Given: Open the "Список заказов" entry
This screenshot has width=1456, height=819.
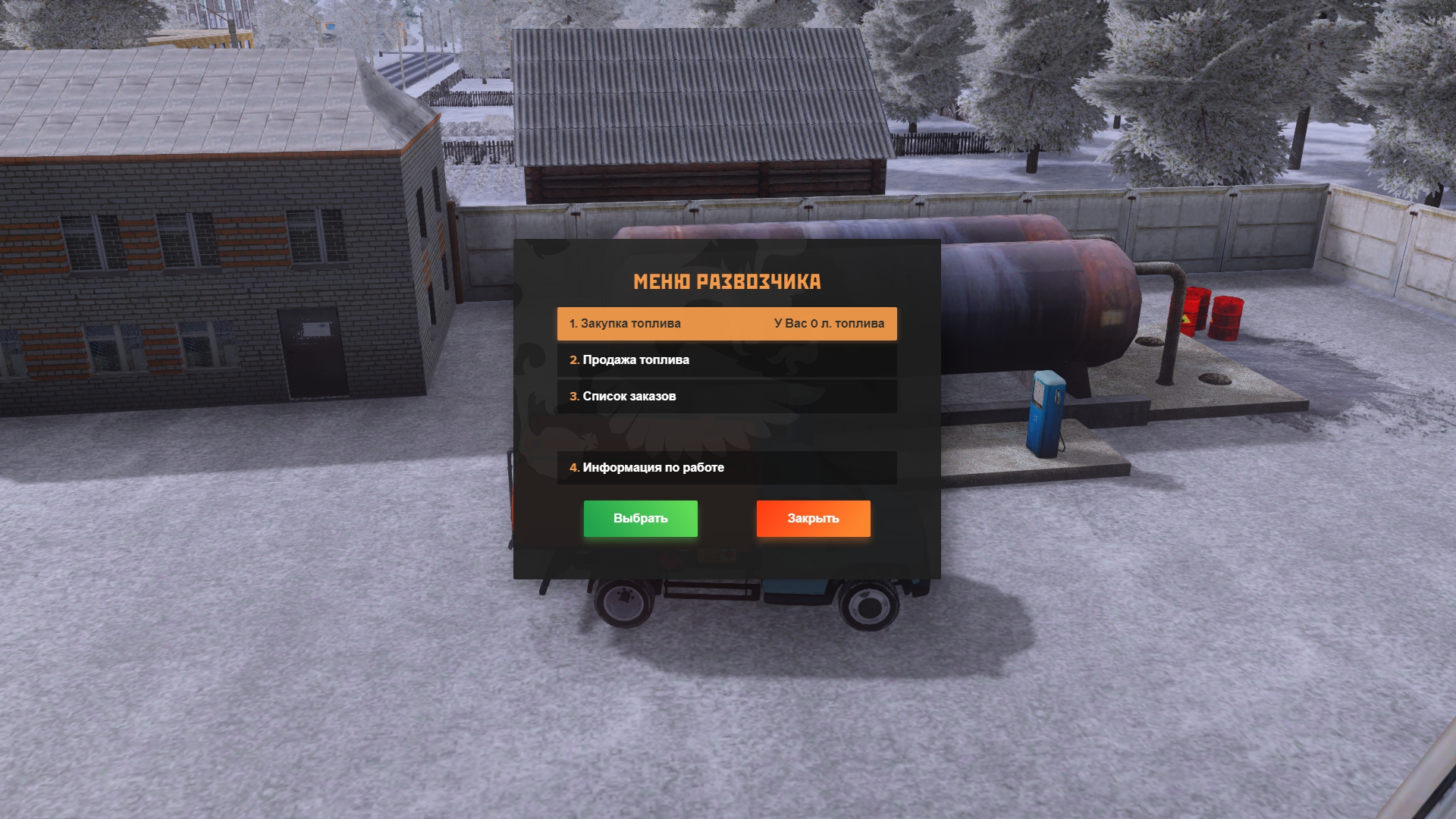Looking at the screenshot, I should coord(726,397).
